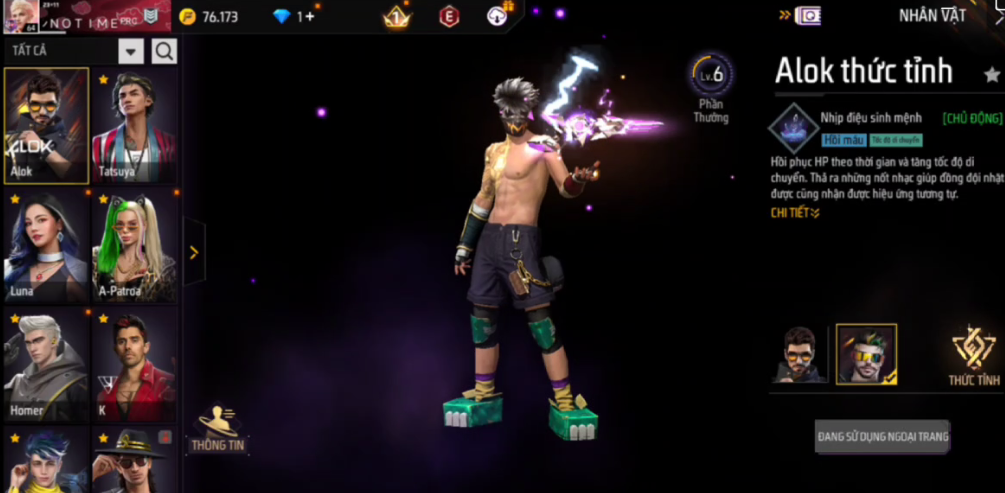Toggle the favorite star beside Alok thức tỉnh
The height and width of the screenshot is (493, 1005).
[x=991, y=74]
